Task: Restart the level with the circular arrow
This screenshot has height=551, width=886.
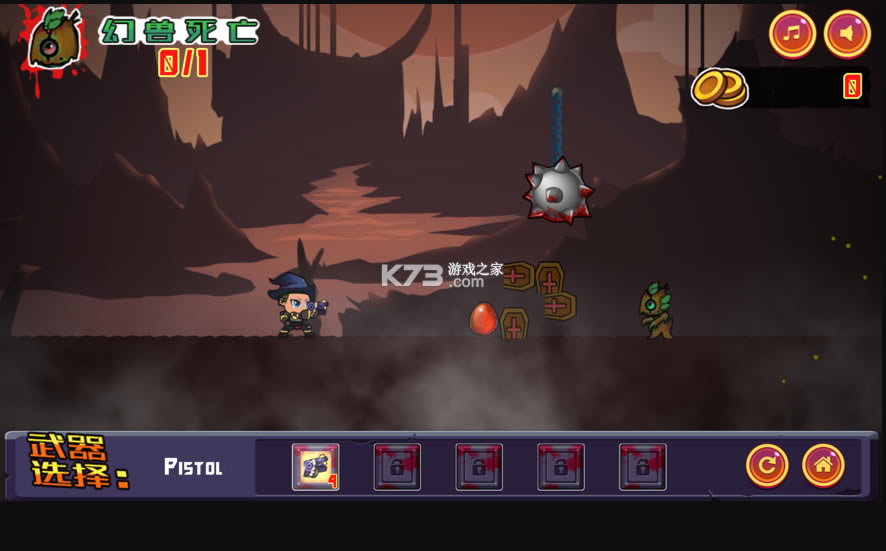Action: pos(767,465)
